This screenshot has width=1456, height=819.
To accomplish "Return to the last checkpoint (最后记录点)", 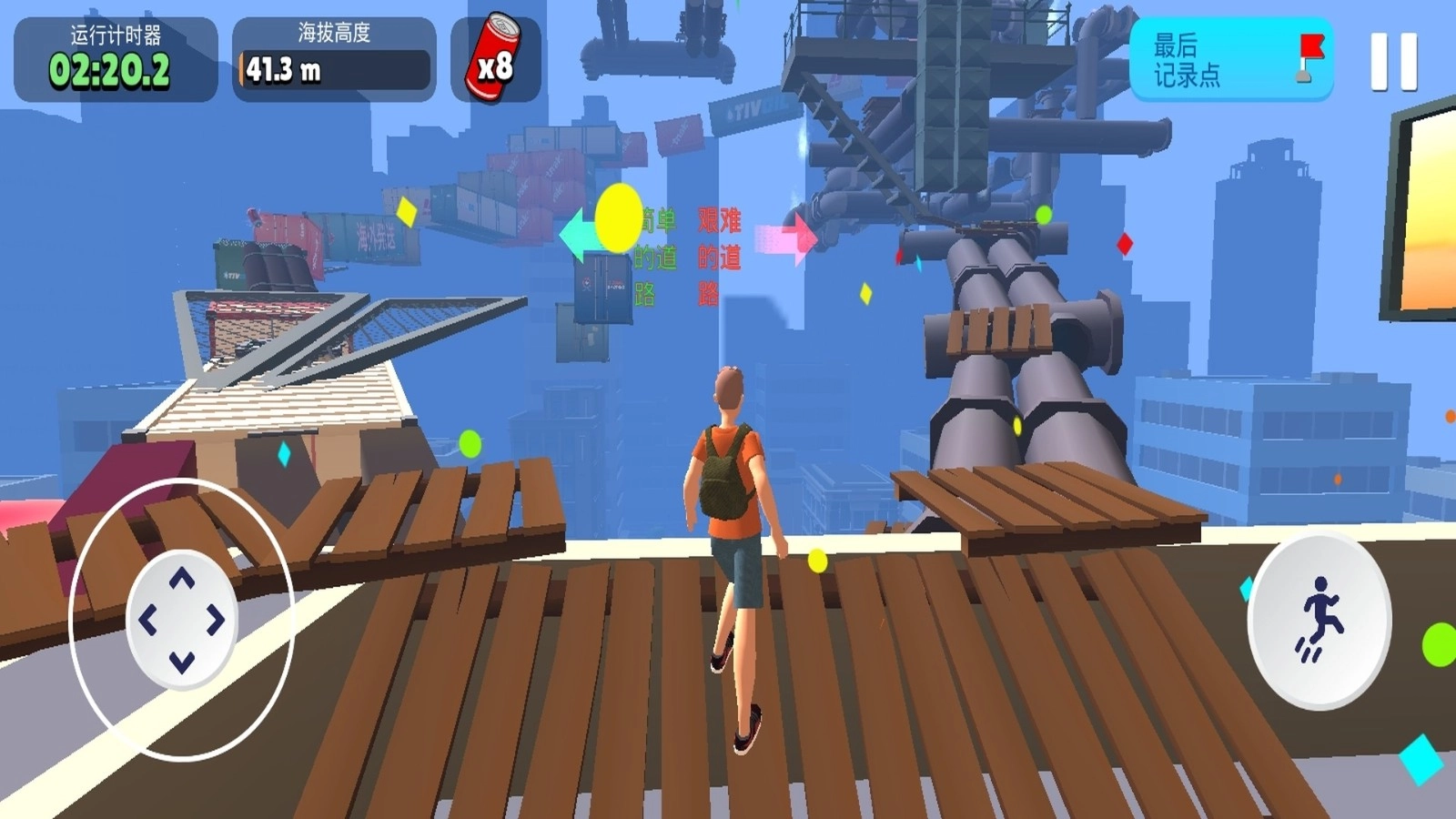I will click(1230, 59).
